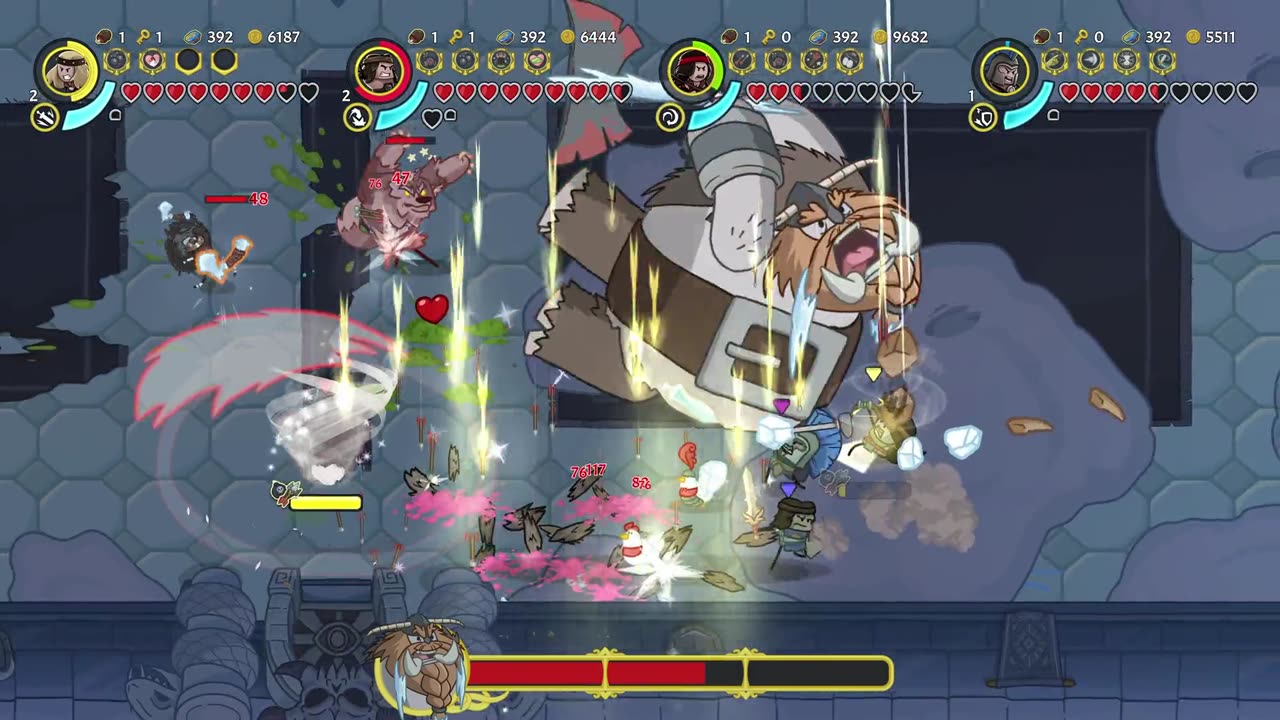Select the knight's green serpent perk slot

click(x=1162, y=61)
